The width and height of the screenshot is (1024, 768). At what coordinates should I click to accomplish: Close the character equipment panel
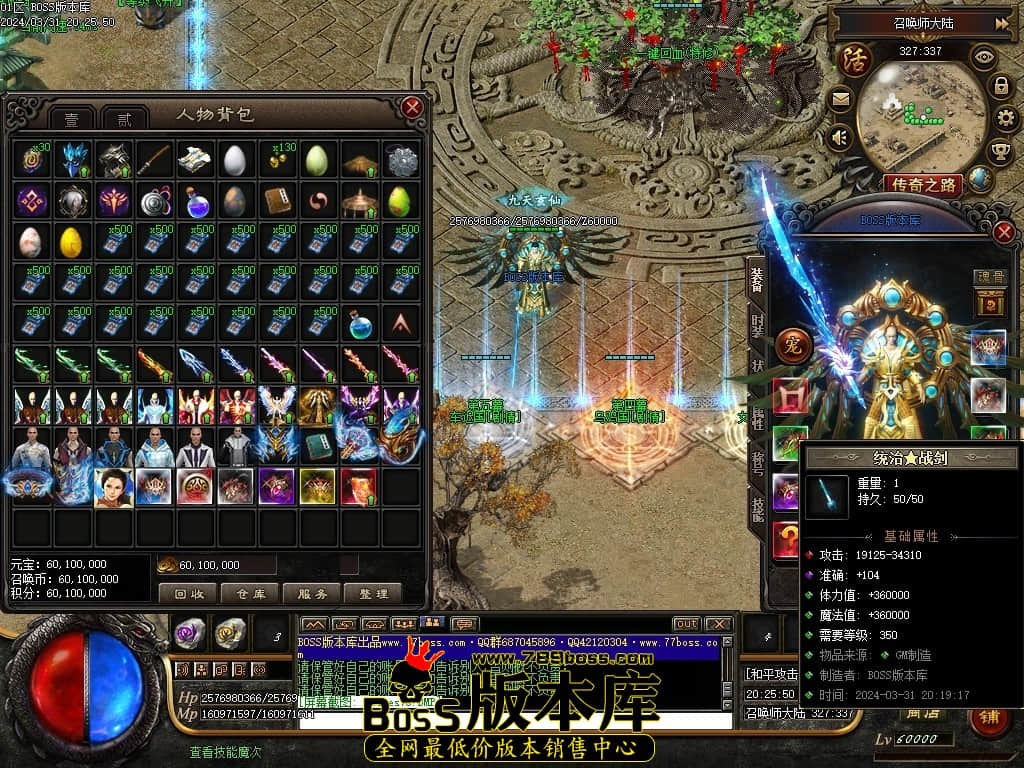(x=1005, y=232)
